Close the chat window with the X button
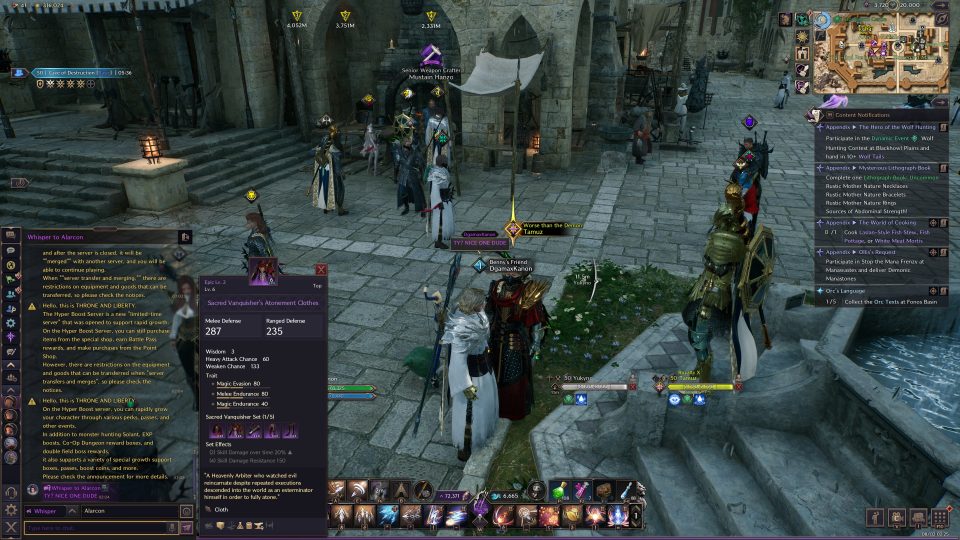 [x=11, y=526]
